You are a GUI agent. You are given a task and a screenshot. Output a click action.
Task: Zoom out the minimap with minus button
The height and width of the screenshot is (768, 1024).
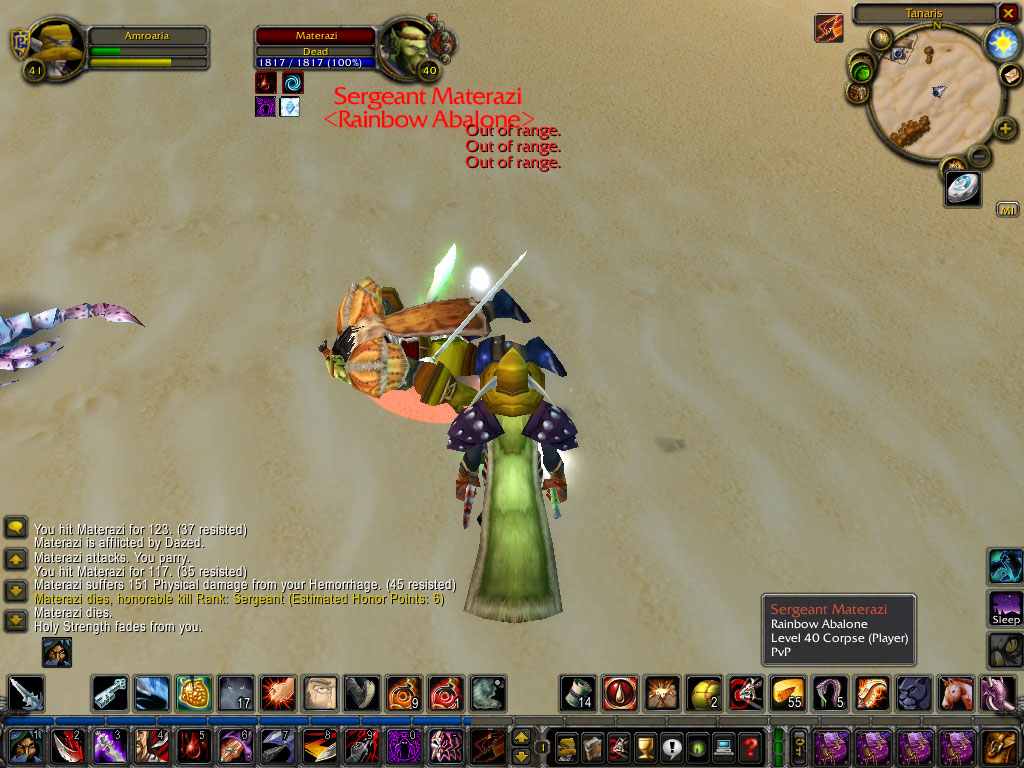(x=980, y=156)
